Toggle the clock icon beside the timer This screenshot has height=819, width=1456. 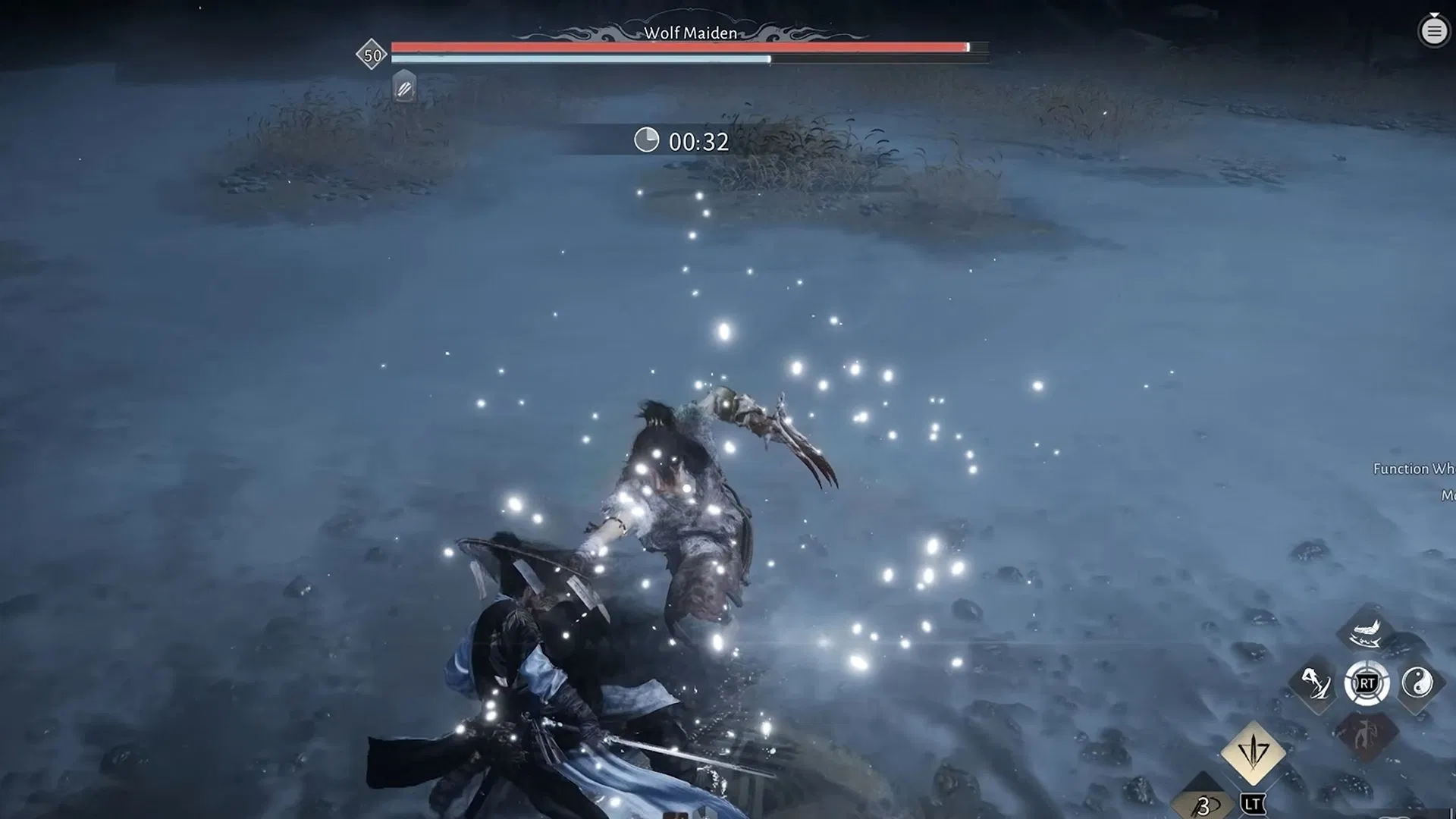click(648, 140)
